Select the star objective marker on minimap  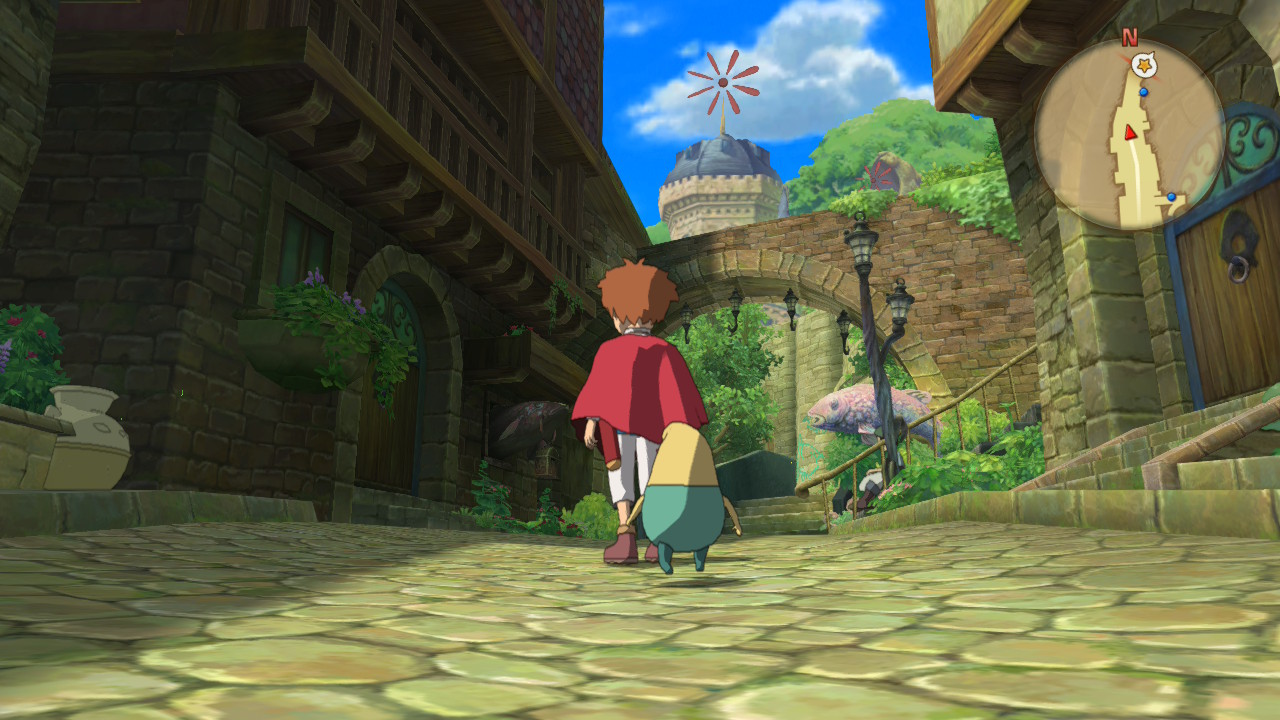click(1143, 66)
